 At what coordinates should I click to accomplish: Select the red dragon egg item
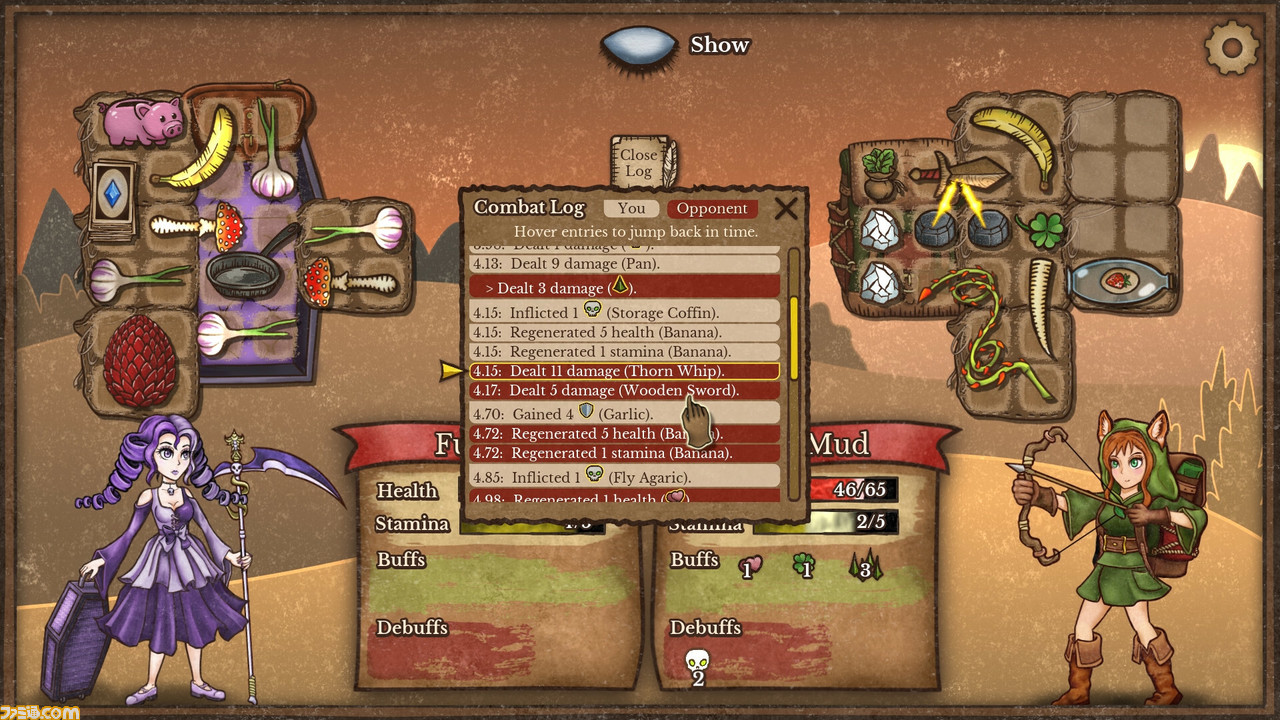139,358
